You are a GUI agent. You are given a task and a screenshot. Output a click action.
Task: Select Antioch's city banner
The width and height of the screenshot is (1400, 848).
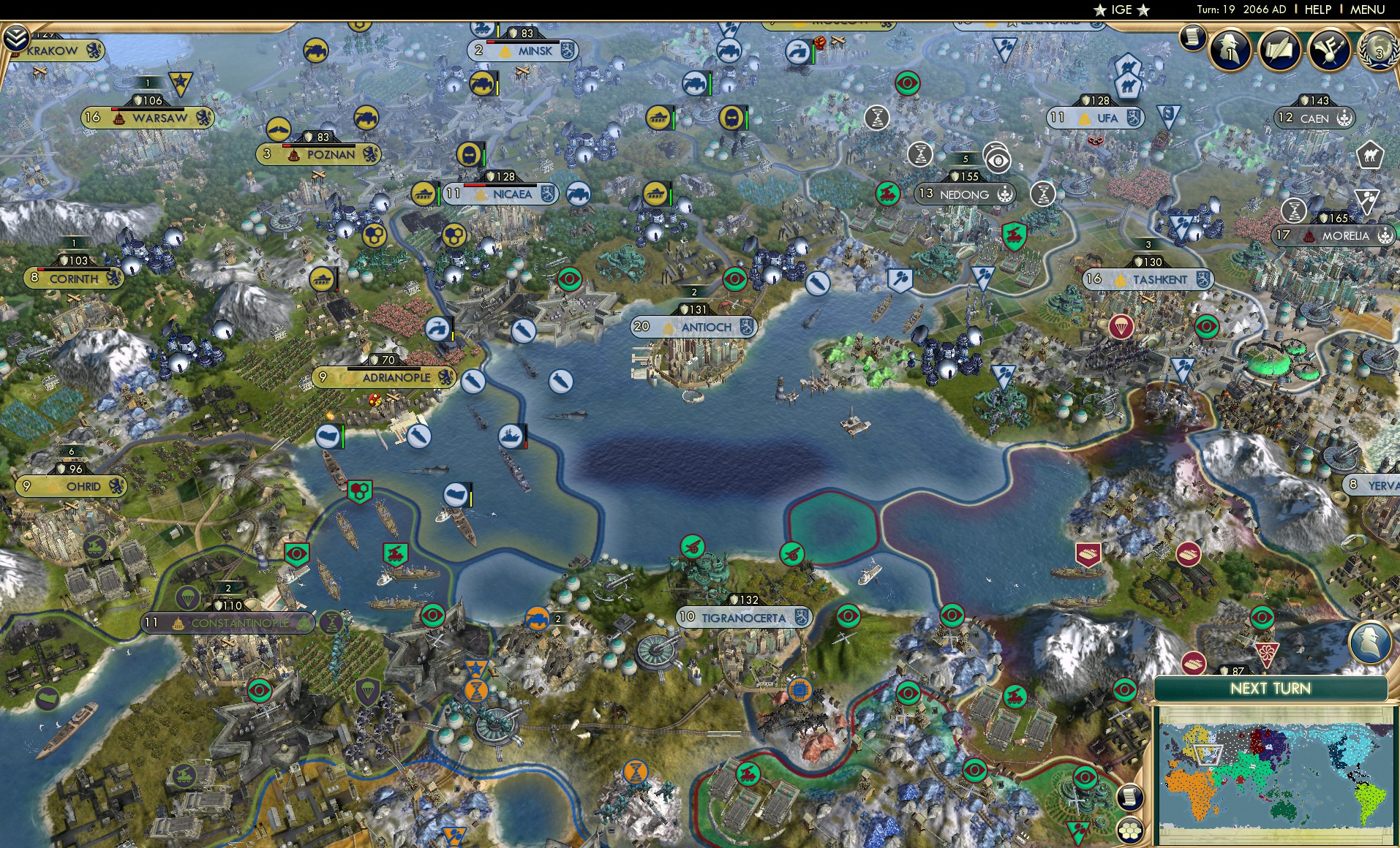(x=693, y=328)
